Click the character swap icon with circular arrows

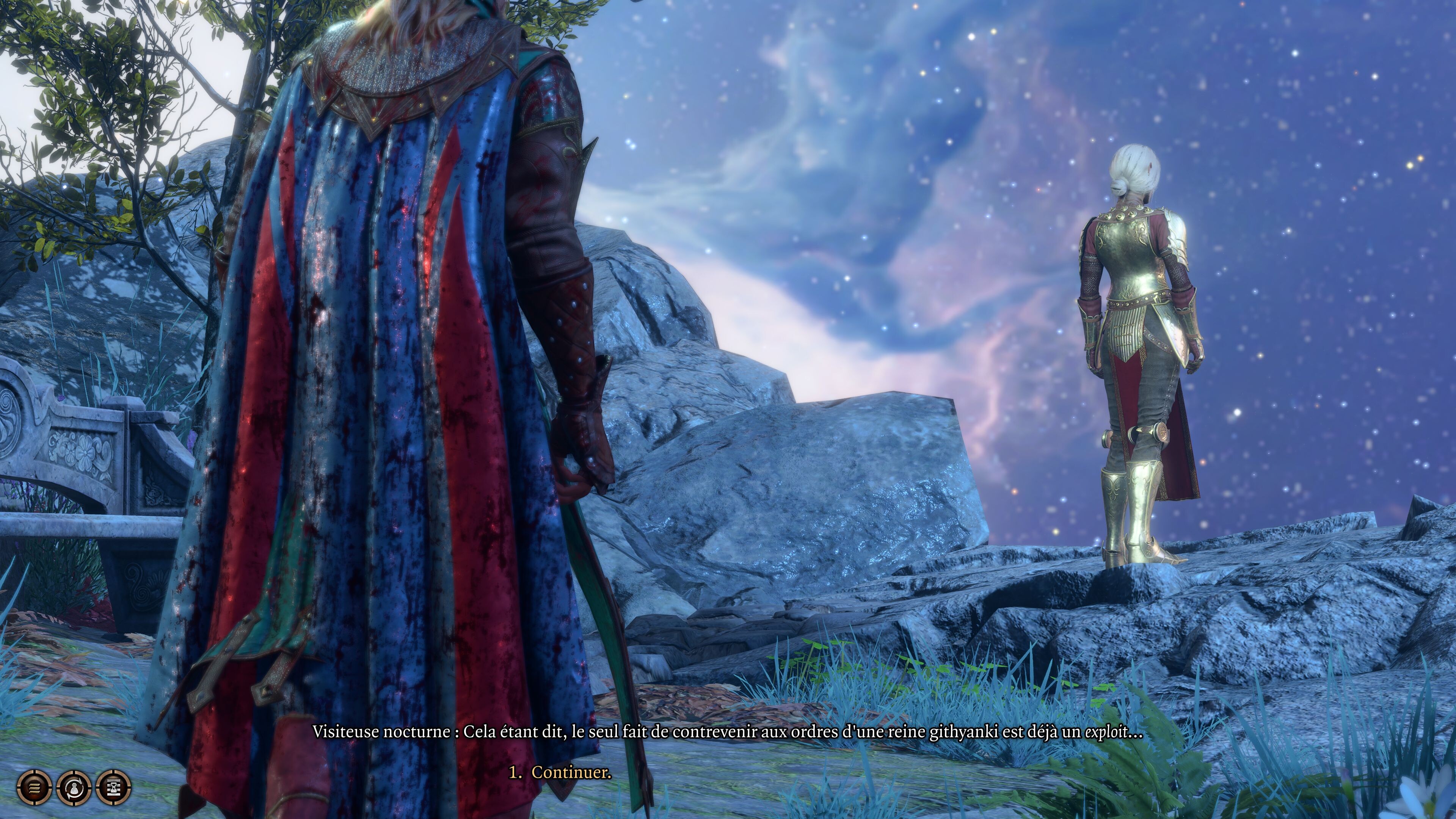74,786
